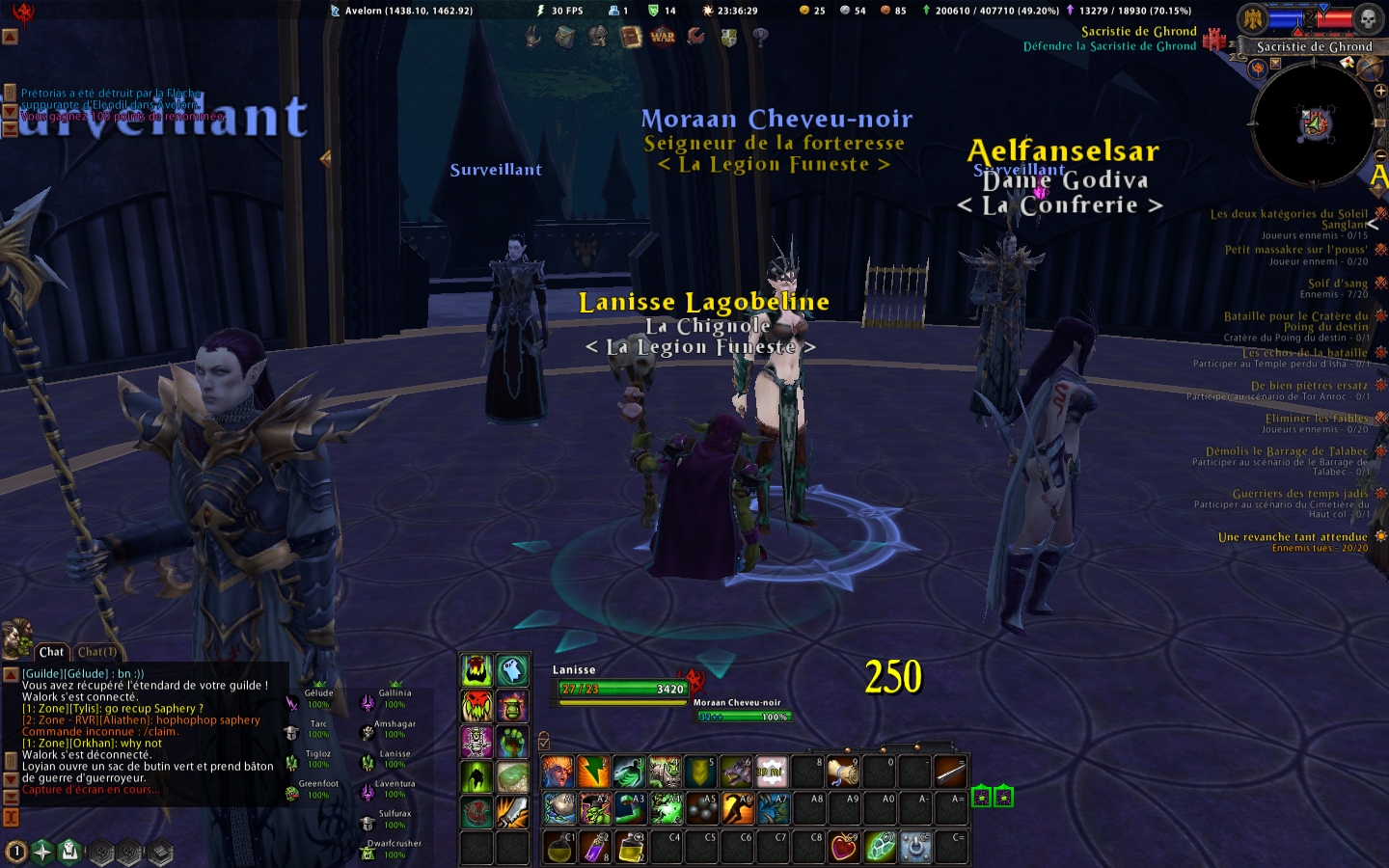Switch to the Chat(1) tab

tap(97, 652)
